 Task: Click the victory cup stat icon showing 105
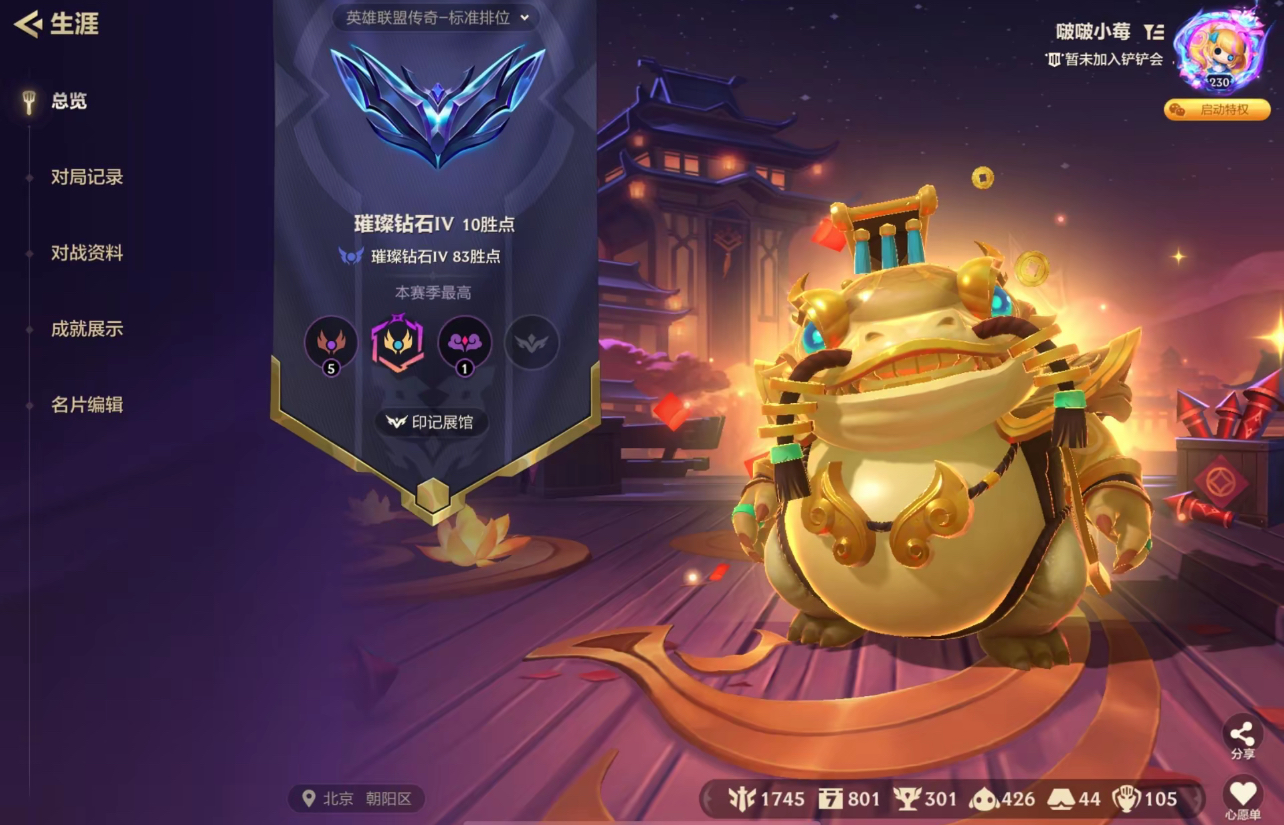(1126, 798)
